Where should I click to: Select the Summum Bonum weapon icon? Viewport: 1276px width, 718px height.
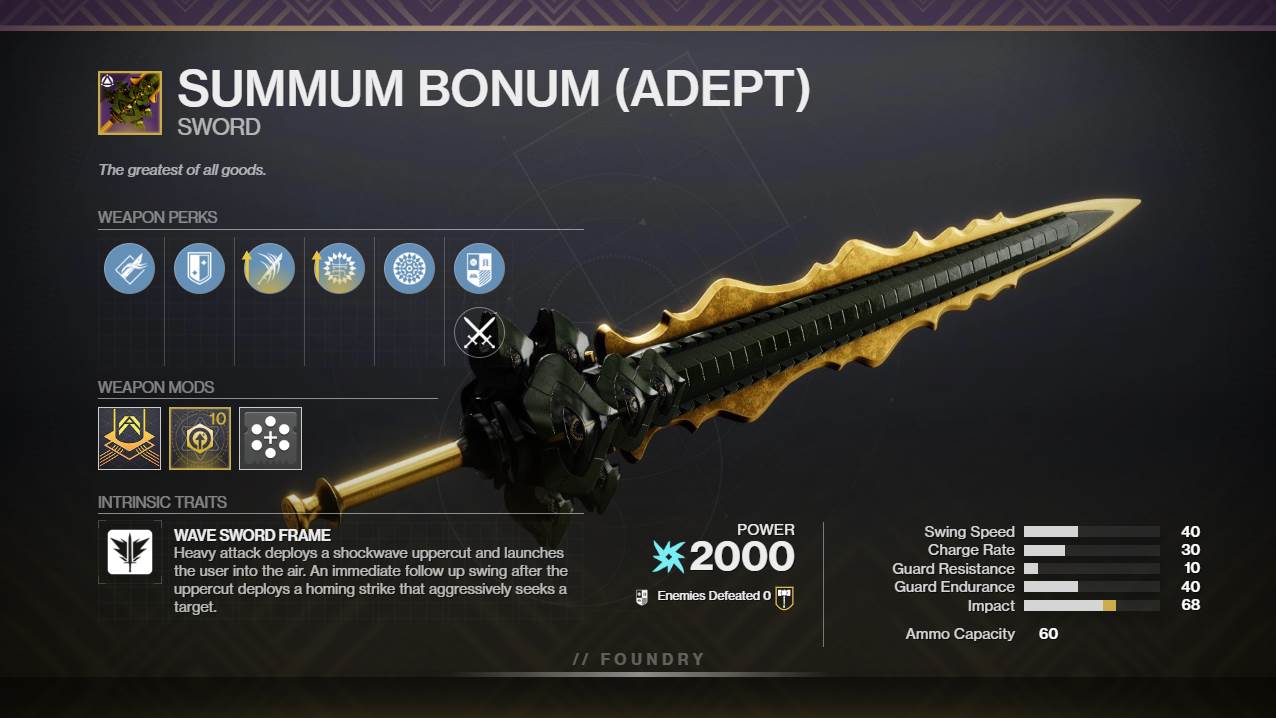tap(130, 103)
